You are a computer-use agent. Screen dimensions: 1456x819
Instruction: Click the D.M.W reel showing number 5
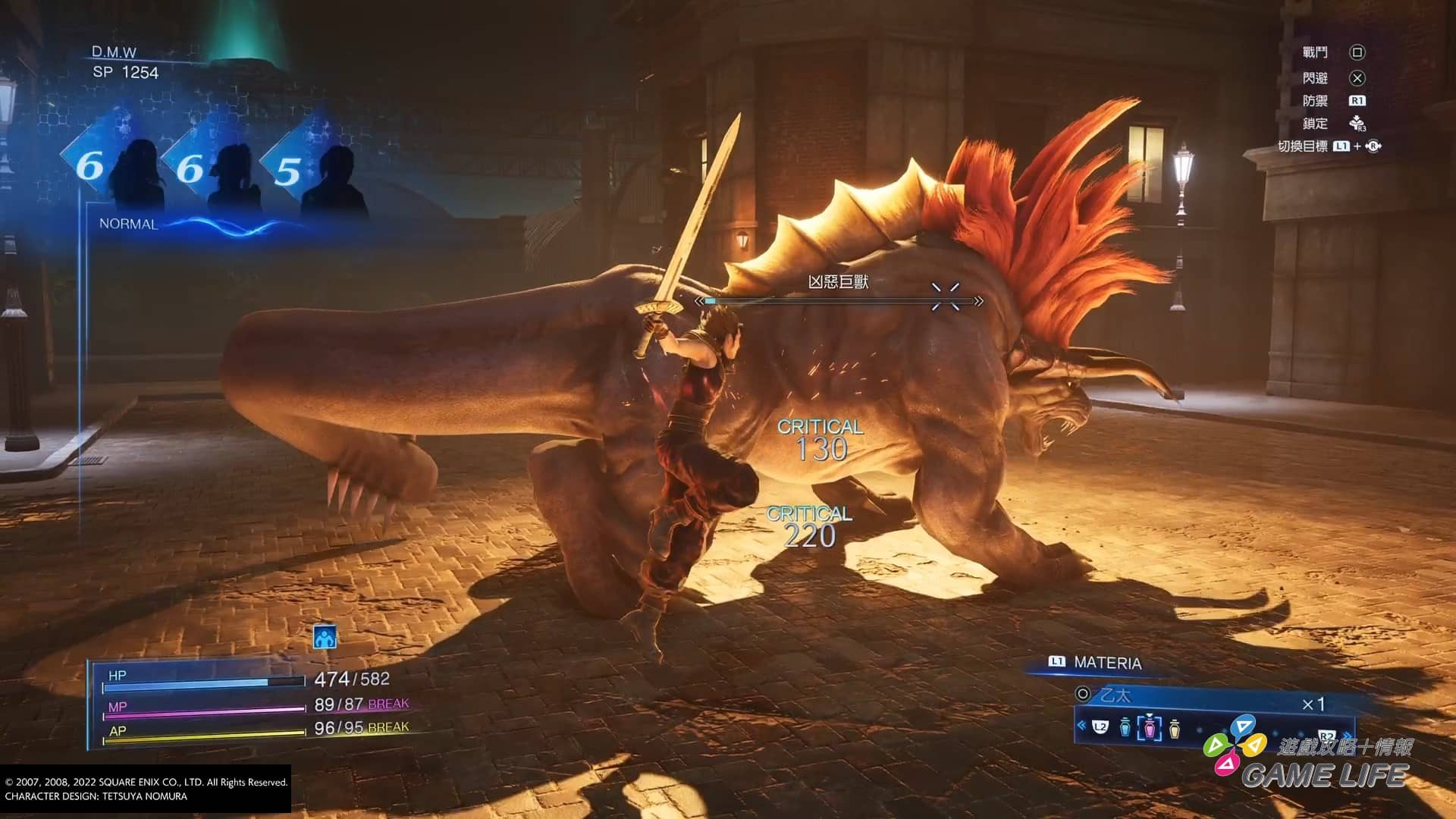[x=288, y=171]
